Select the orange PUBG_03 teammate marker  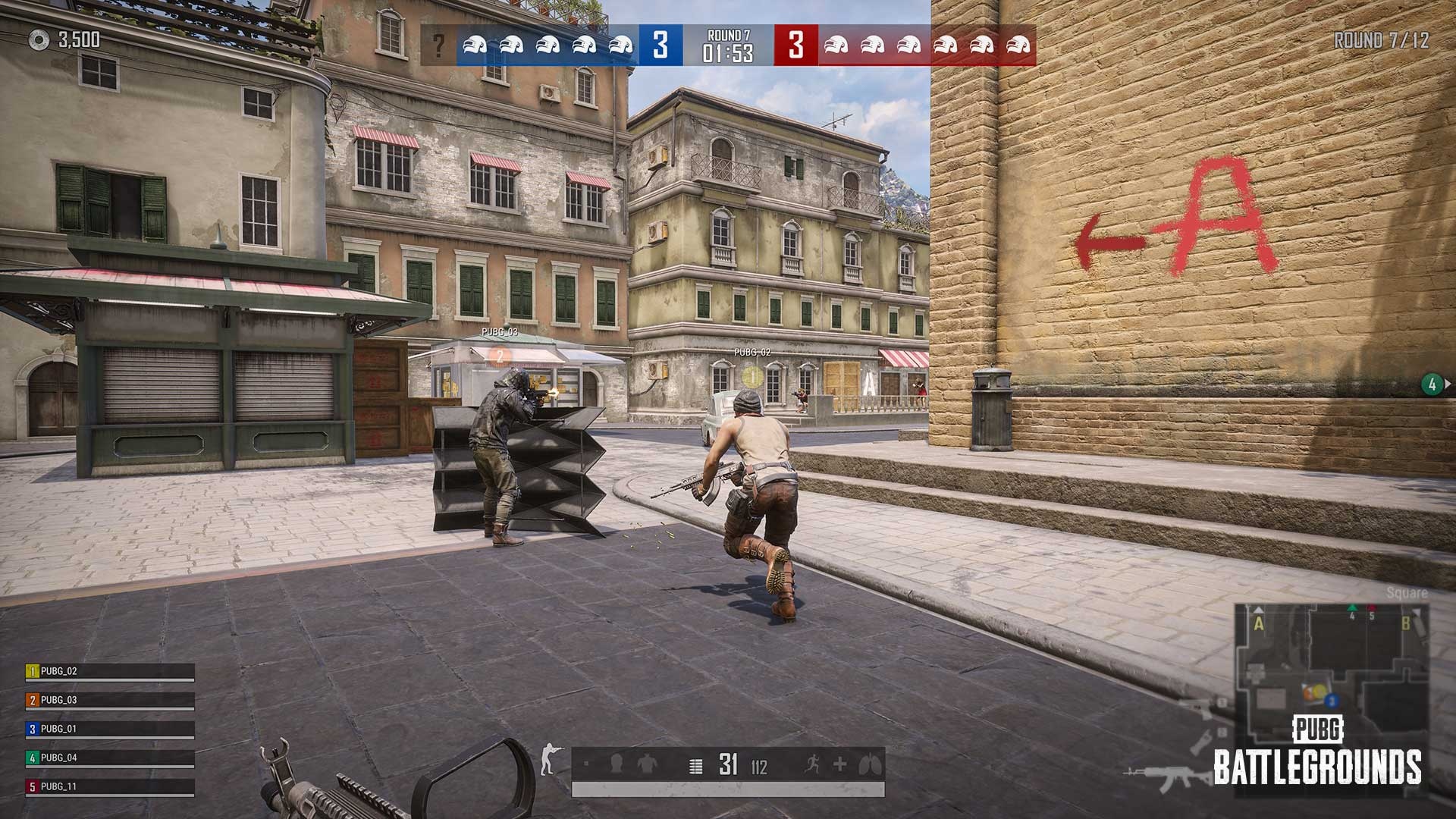499,354
